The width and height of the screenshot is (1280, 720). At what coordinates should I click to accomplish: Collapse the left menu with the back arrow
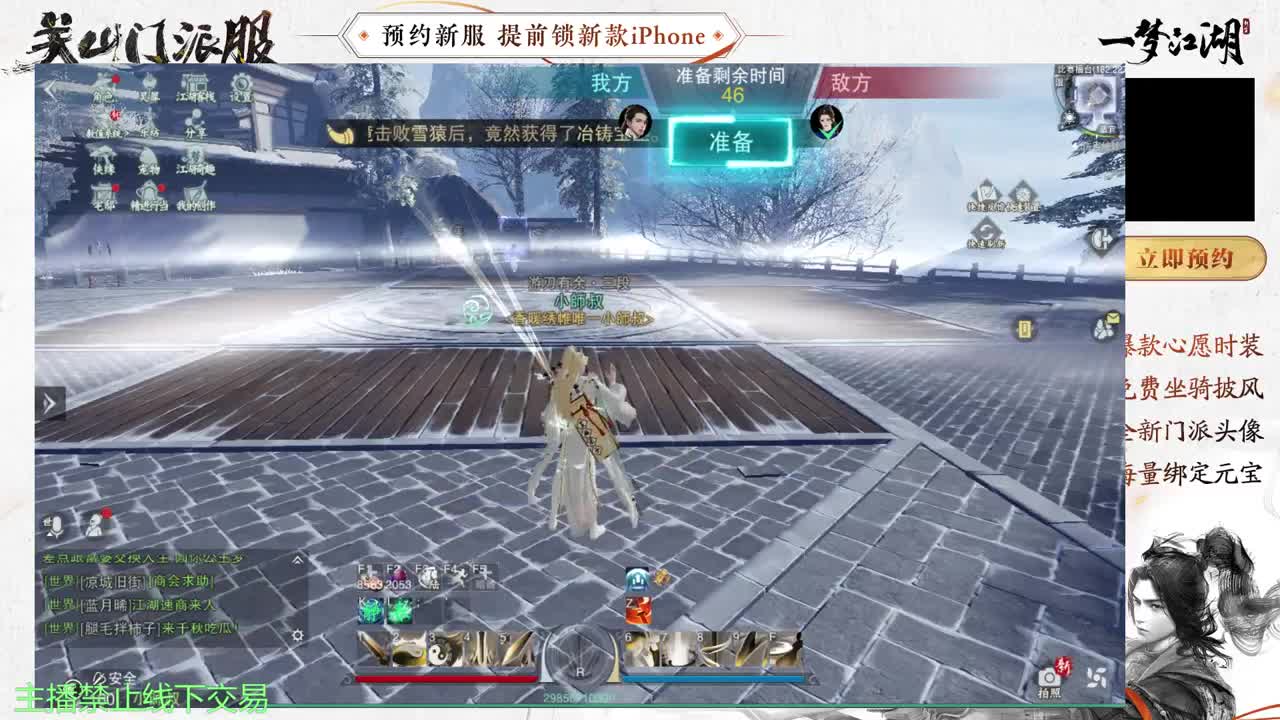[50, 89]
